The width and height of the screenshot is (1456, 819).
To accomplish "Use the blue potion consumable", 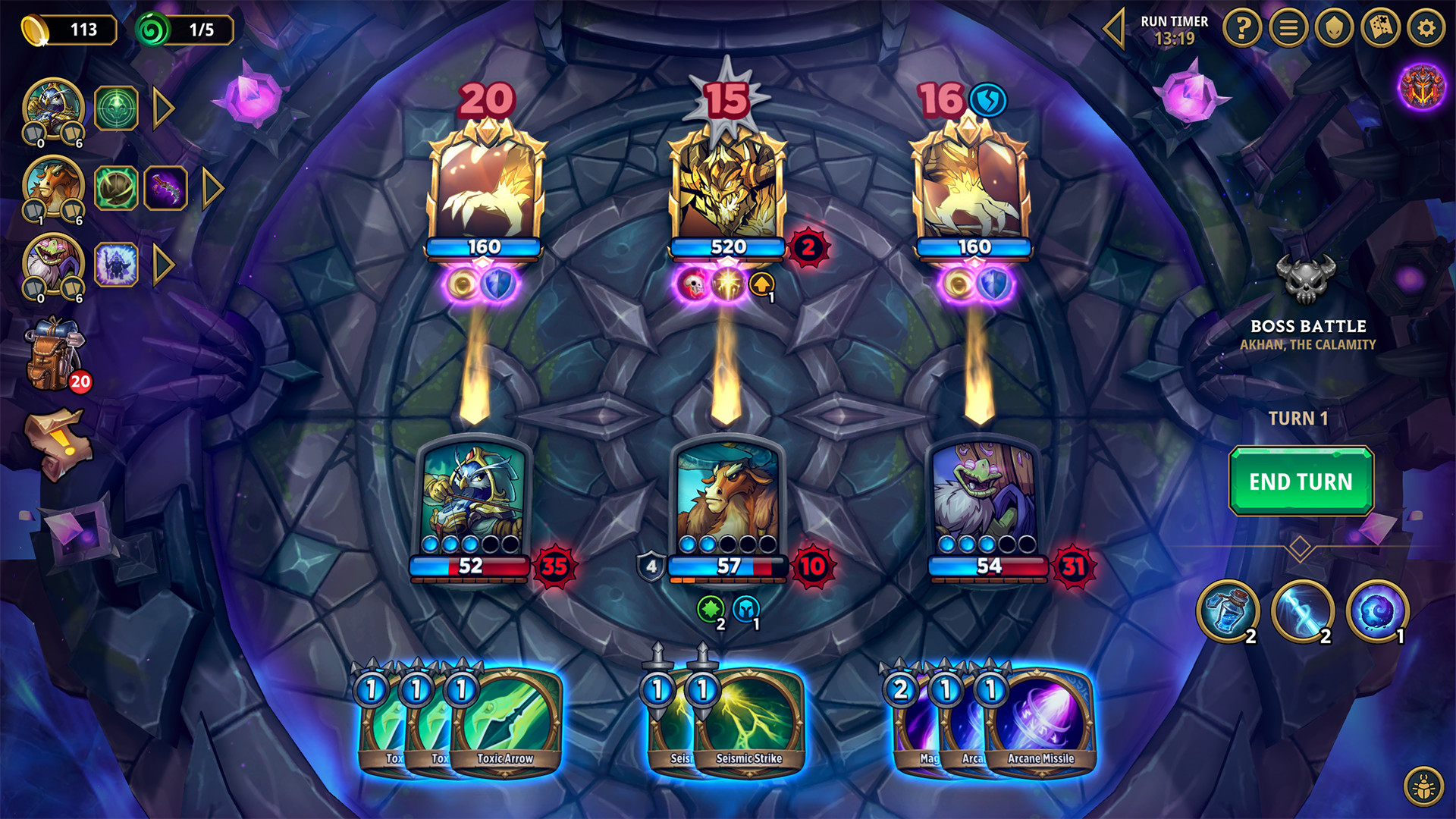I will coord(1230,610).
